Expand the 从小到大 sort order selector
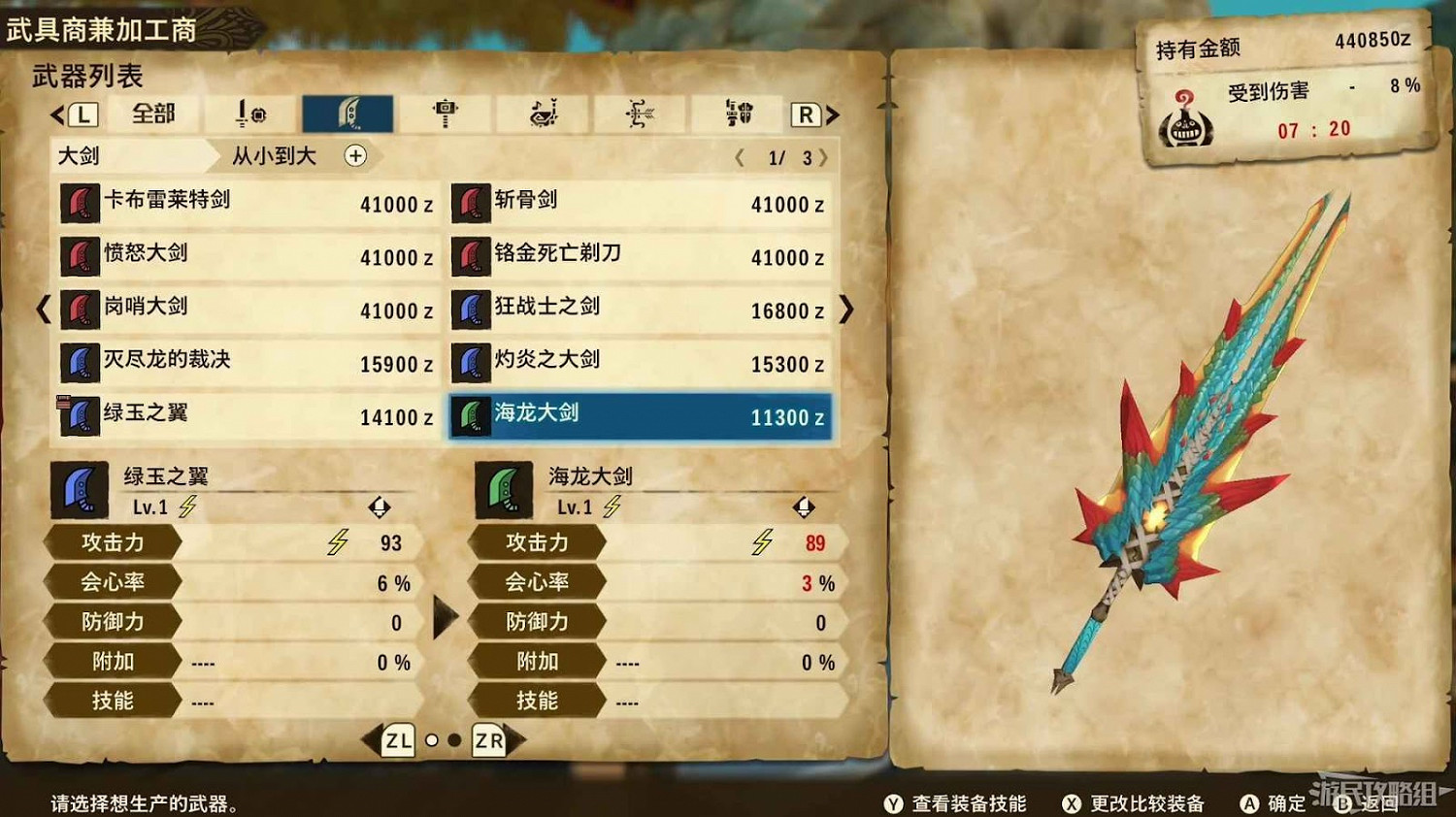 click(273, 156)
